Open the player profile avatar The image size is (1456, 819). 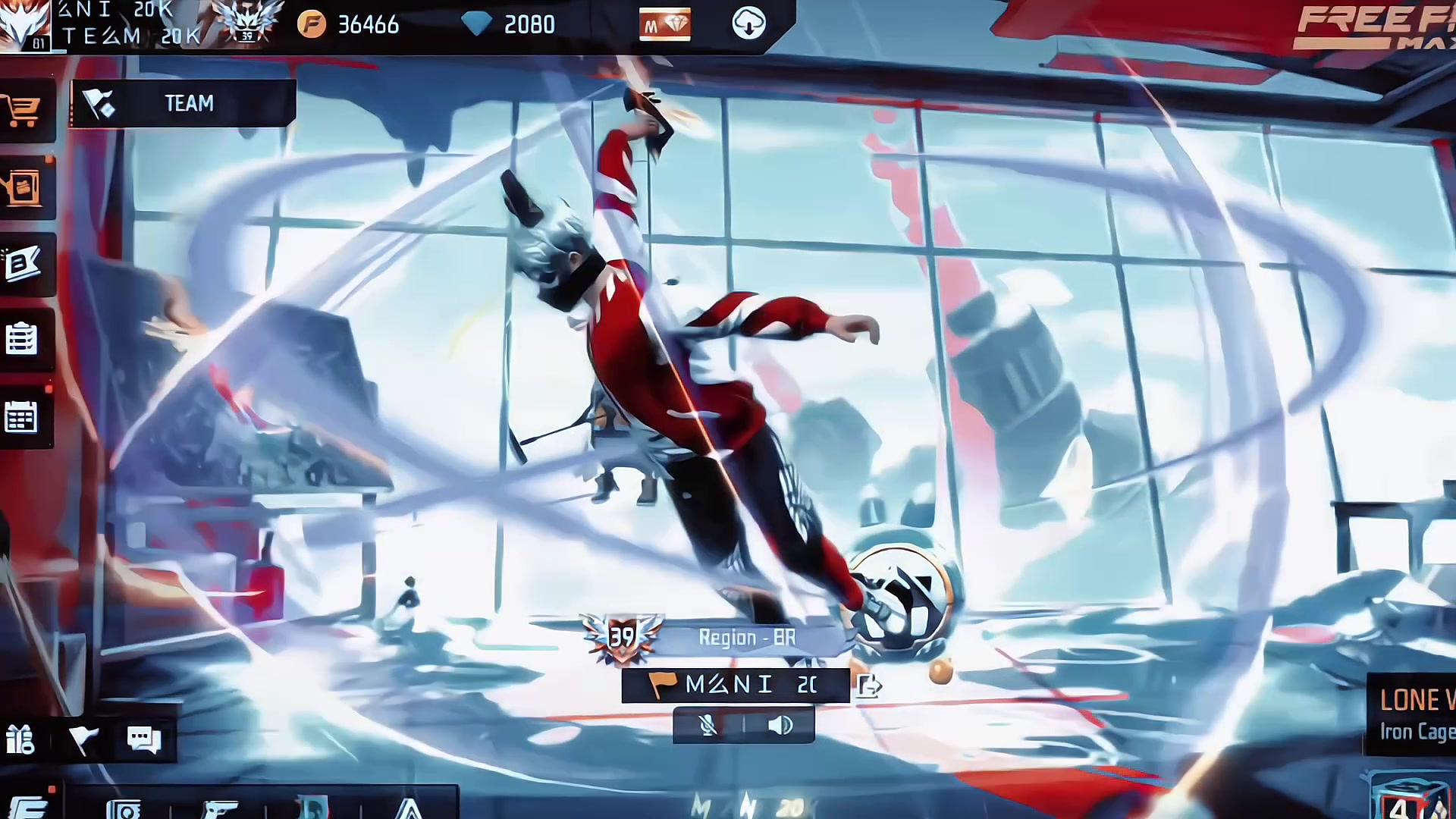point(24,24)
